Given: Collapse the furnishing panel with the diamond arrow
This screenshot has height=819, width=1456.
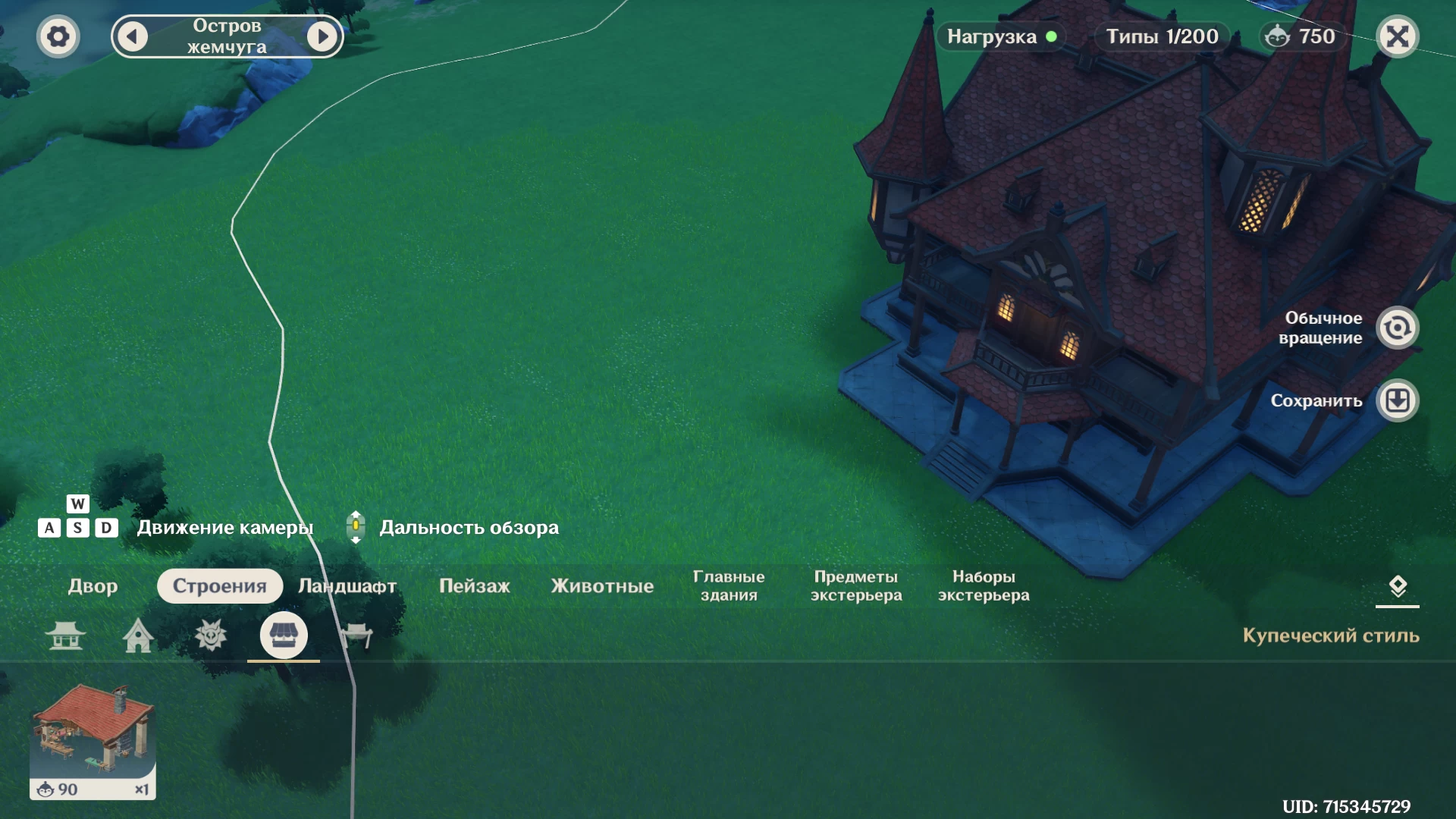Looking at the screenshot, I should pyautogui.click(x=1397, y=586).
